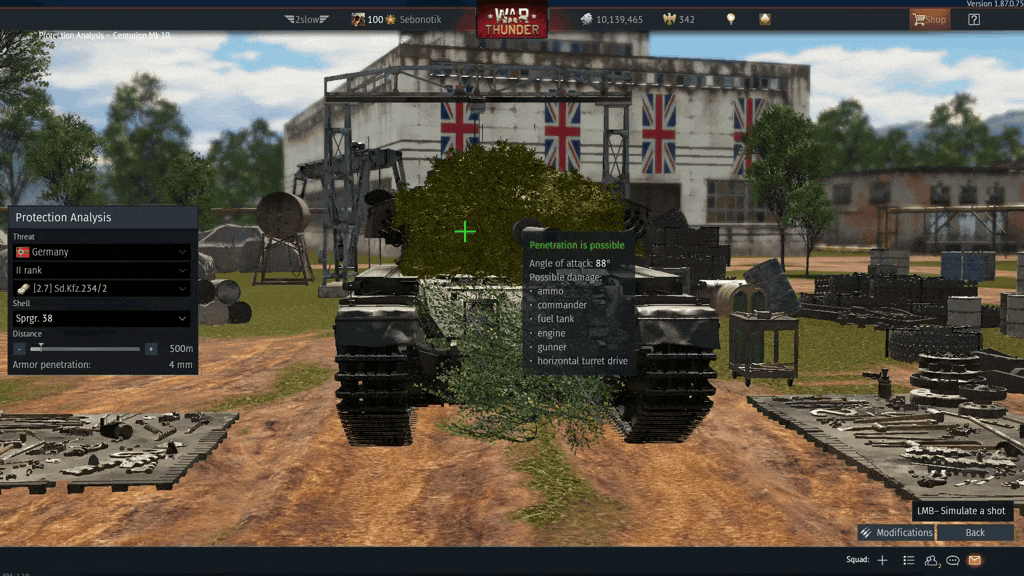Viewport: 1024px width, 576px height.
Task: Add a squad member with the plus icon
Action: tap(882, 560)
